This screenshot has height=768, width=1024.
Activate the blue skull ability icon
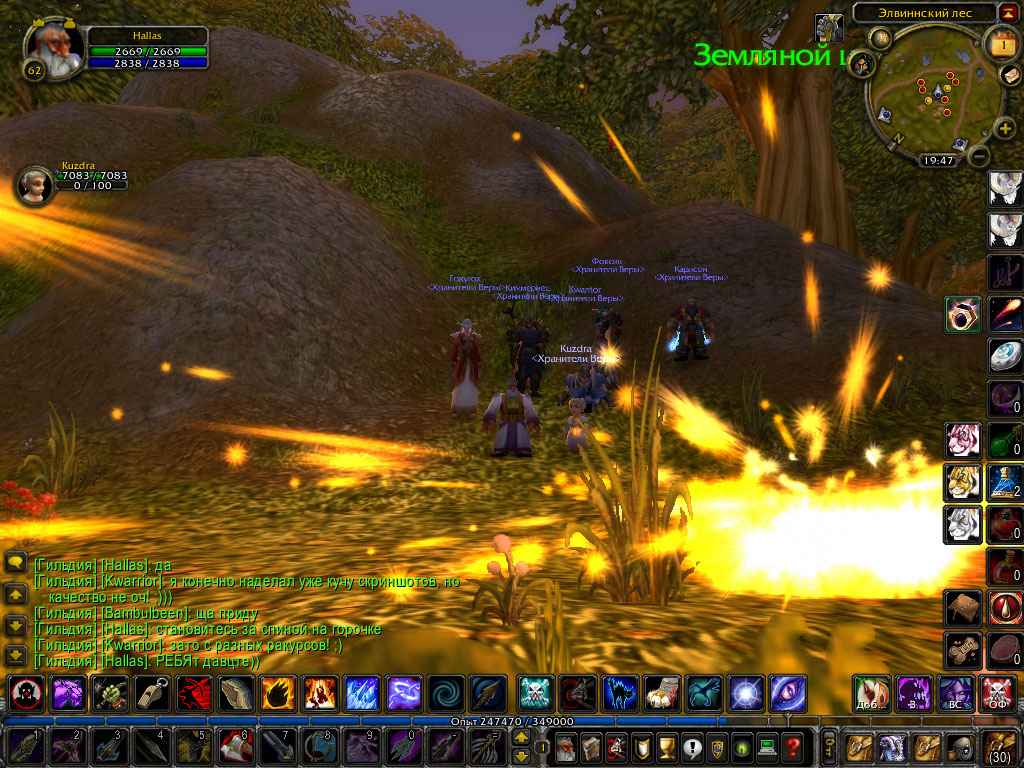(x=534, y=693)
